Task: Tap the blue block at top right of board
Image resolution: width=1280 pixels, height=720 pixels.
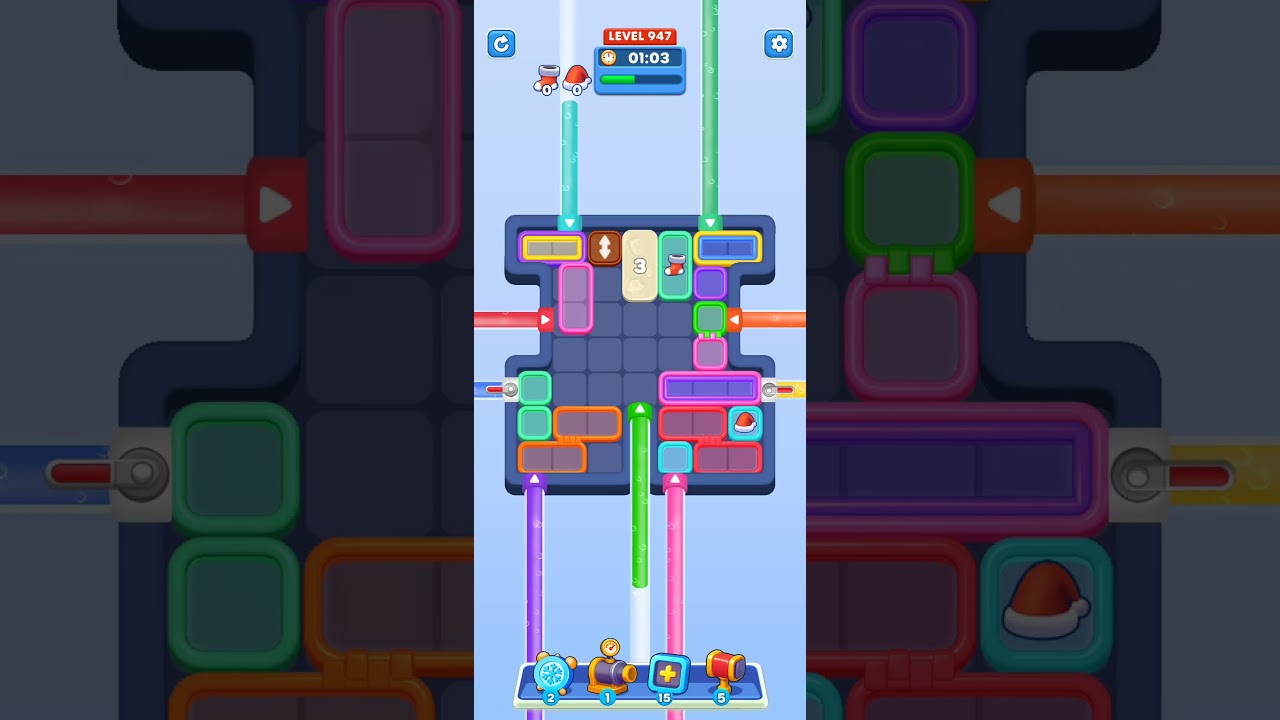Action: [726, 246]
